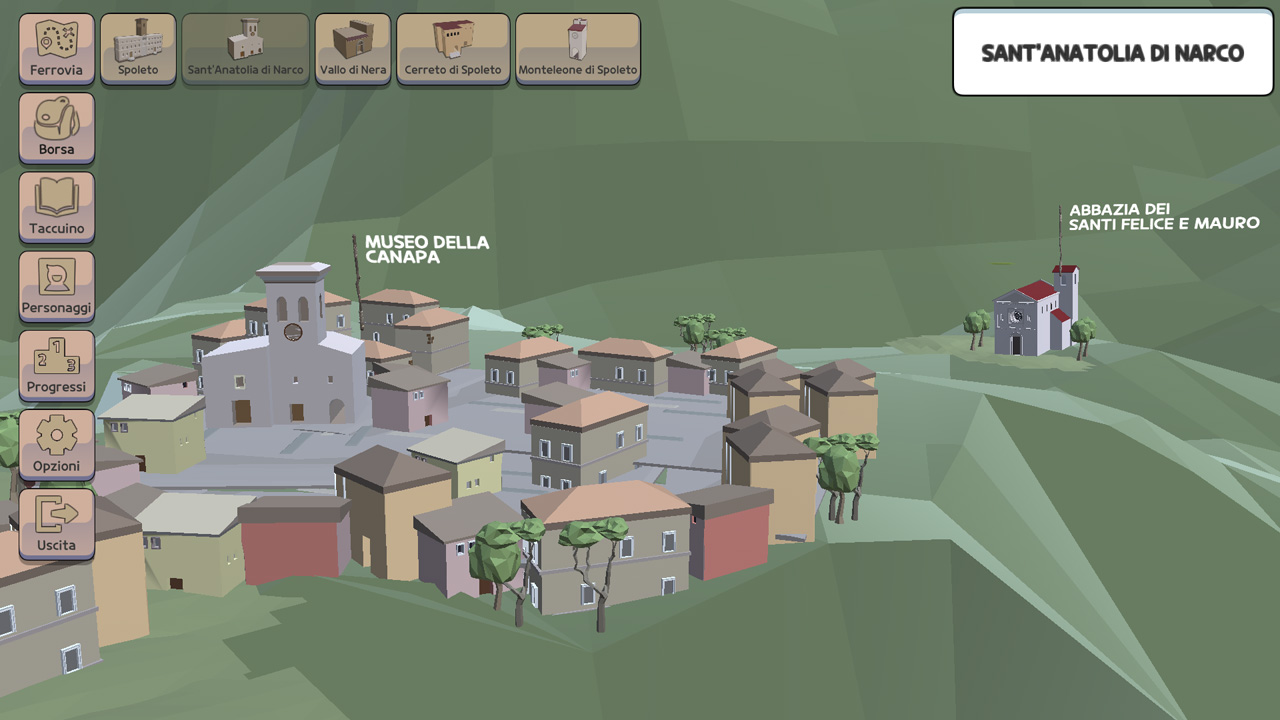The image size is (1280, 720).
Task: Go to Vallo di Nera
Action: point(352,48)
